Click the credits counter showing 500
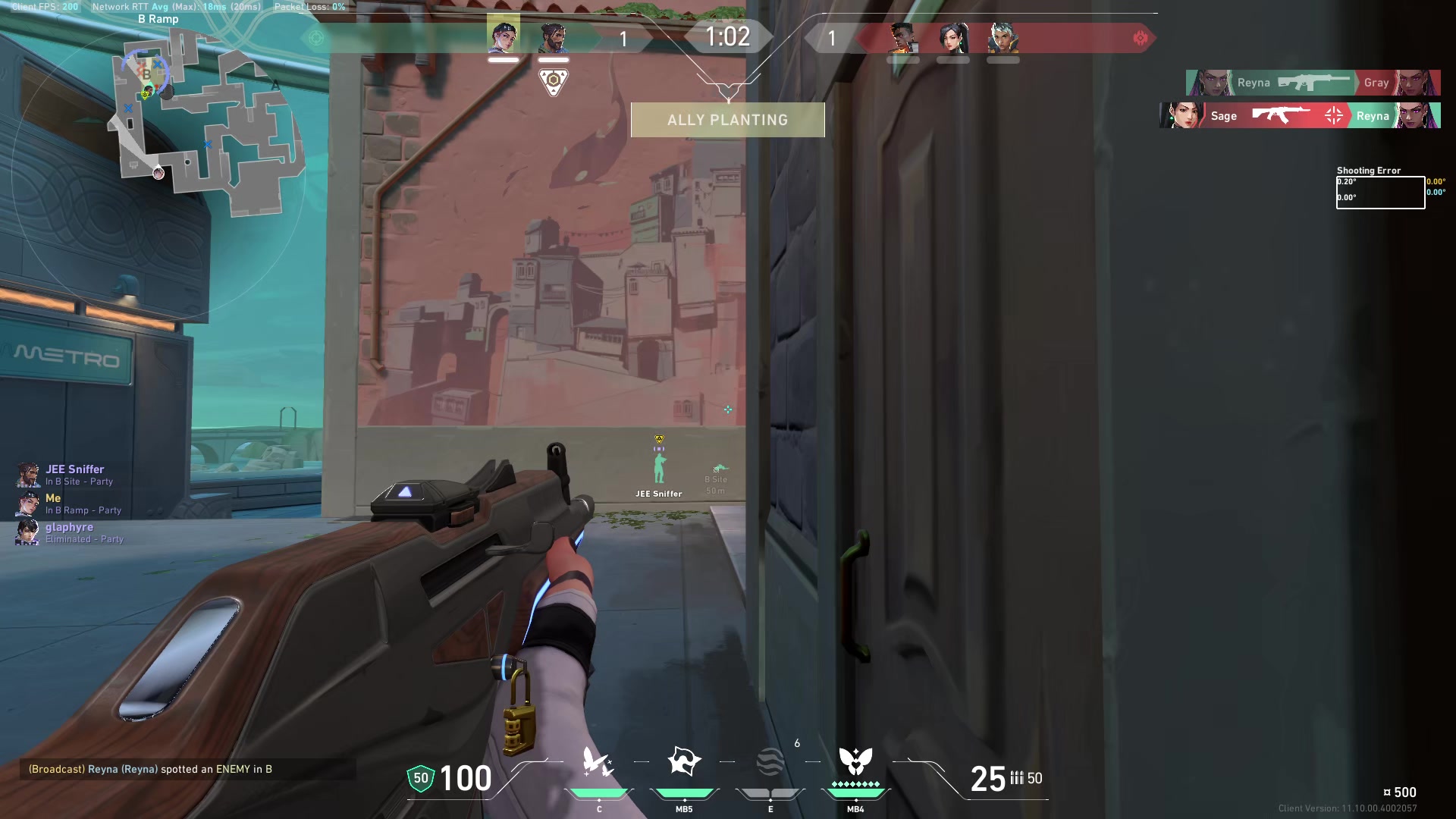1456x819 pixels. 1404,792
